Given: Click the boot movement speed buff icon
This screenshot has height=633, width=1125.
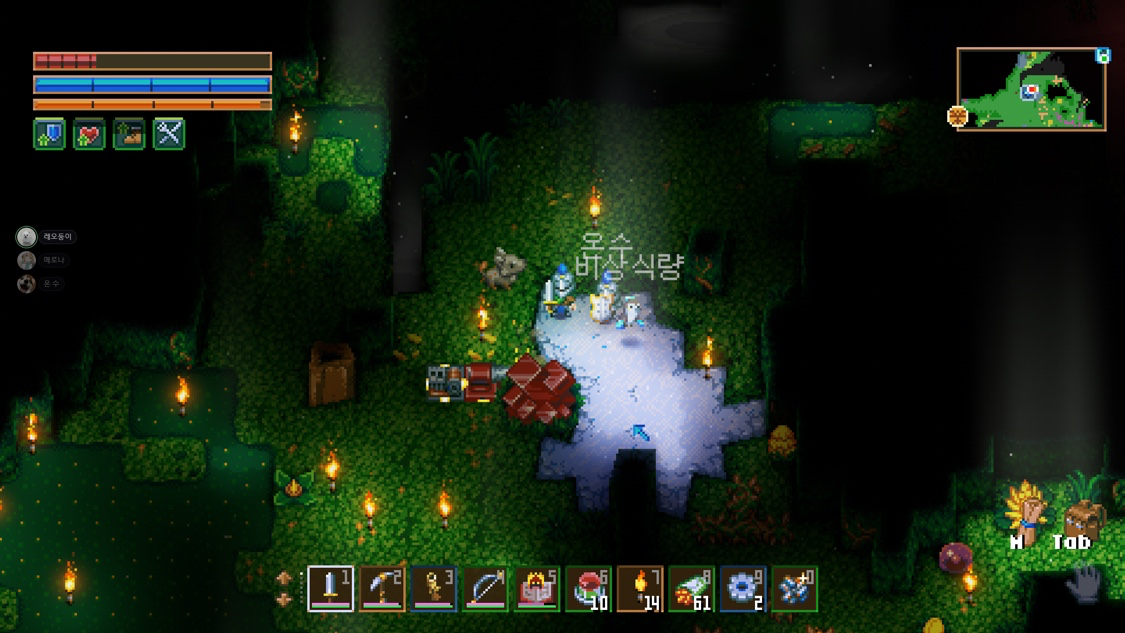Looking at the screenshot, I should pos(129,134).
